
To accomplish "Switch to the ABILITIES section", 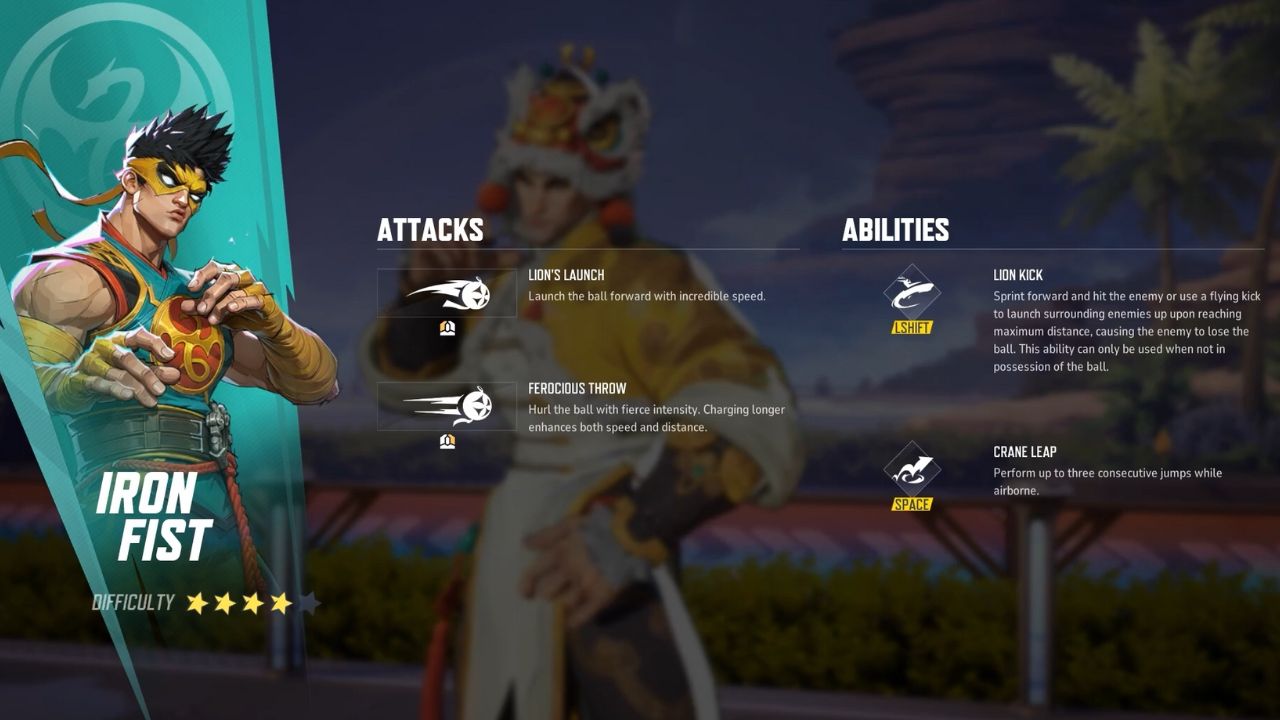I will (x=895, y=231).
